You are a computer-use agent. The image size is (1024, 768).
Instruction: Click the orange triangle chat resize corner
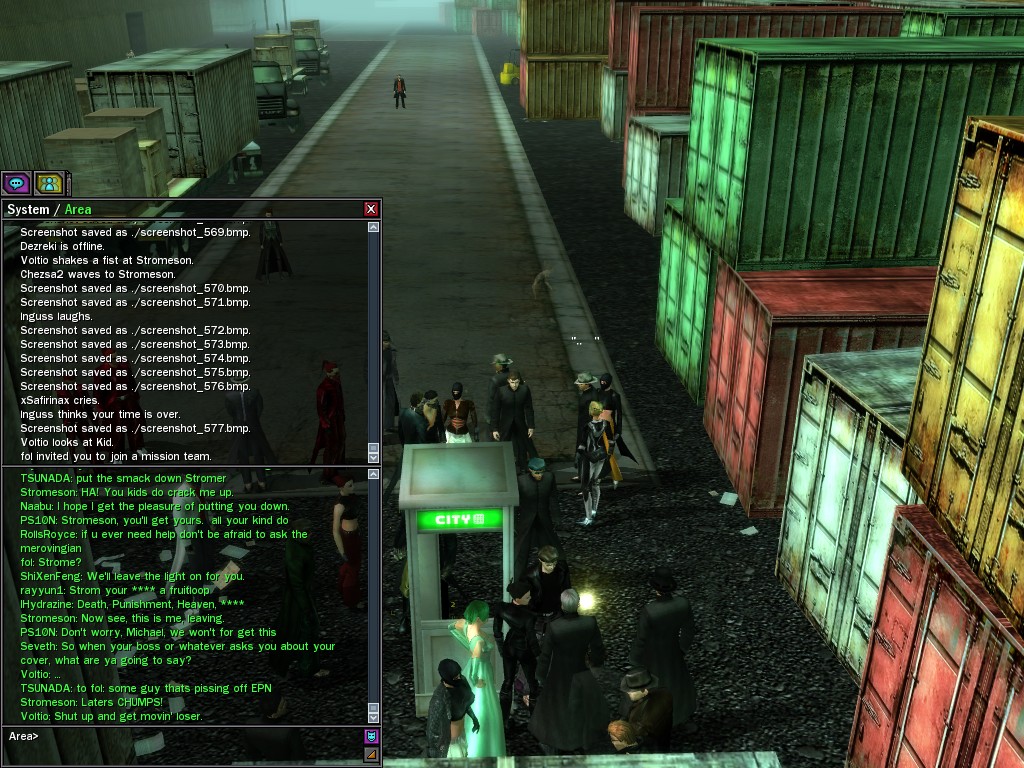click(x=371, y=755)
